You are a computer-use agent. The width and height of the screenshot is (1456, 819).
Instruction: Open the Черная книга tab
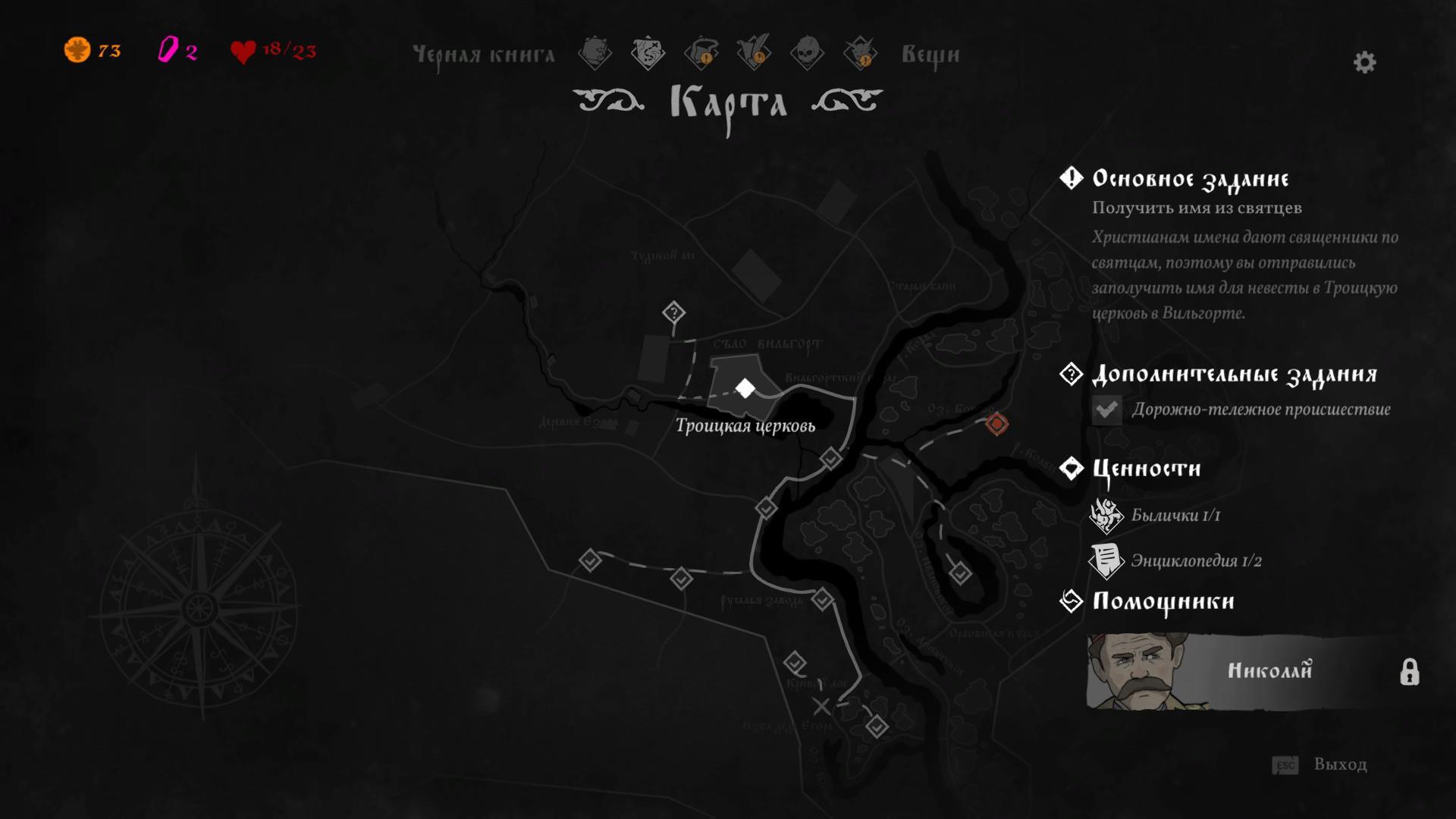[484, 55]
